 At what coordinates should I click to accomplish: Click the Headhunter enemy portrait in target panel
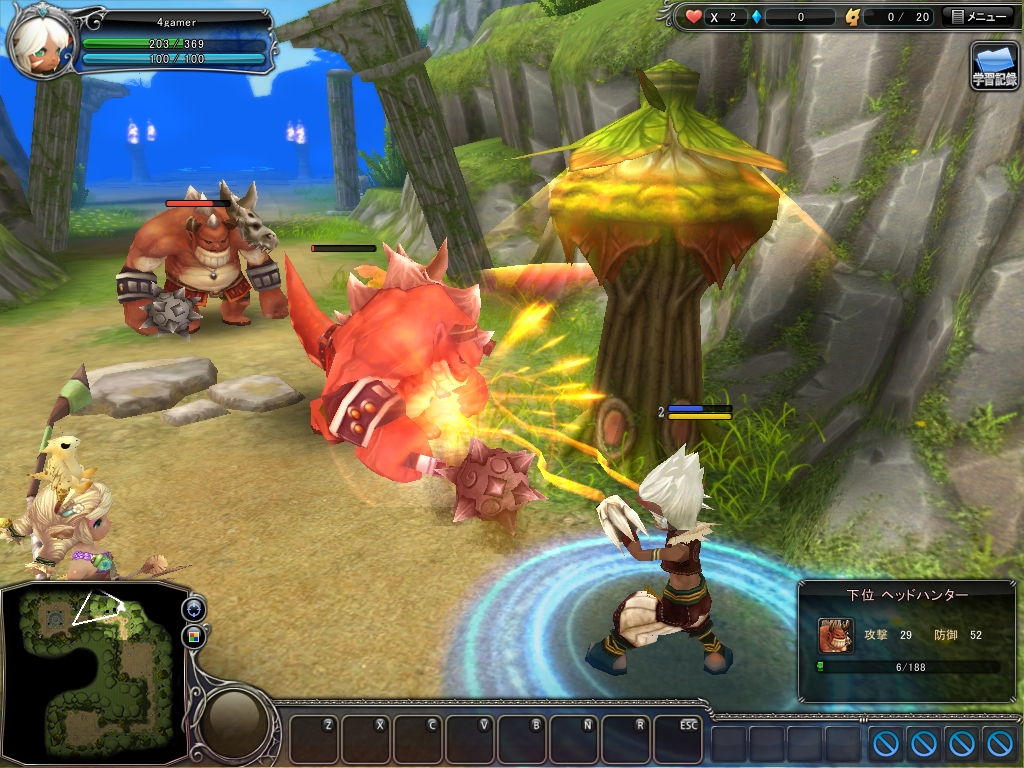point(836,635)
